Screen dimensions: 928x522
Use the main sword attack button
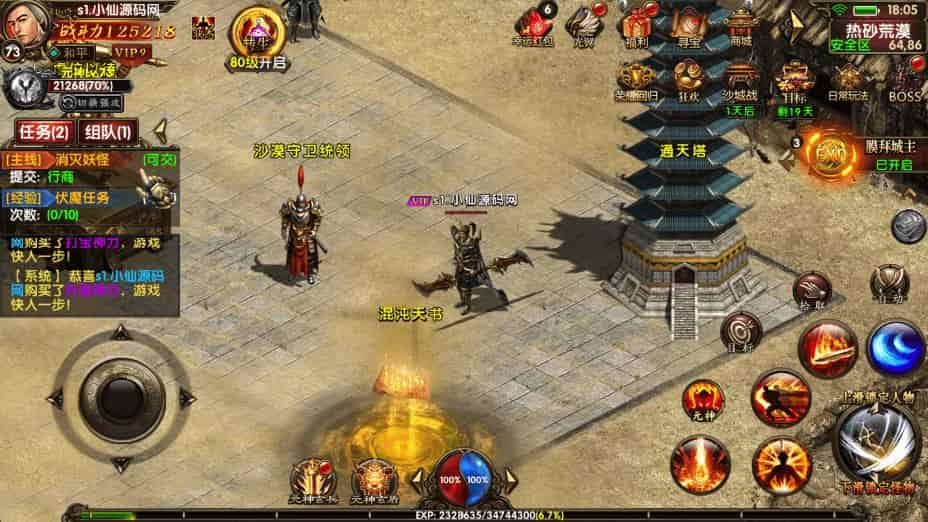point(877,441)
